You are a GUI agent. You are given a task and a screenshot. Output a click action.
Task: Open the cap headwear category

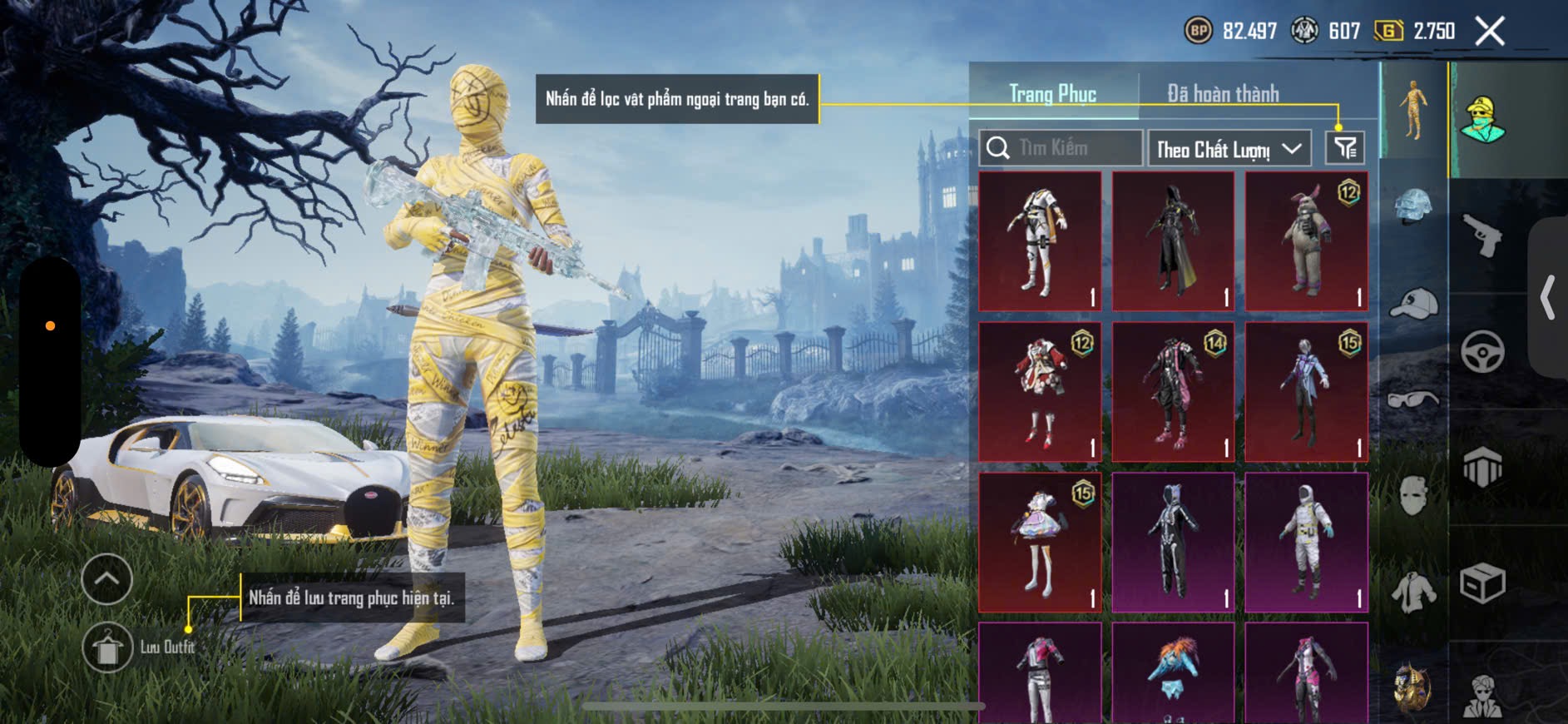click(x=1413, y=303)
